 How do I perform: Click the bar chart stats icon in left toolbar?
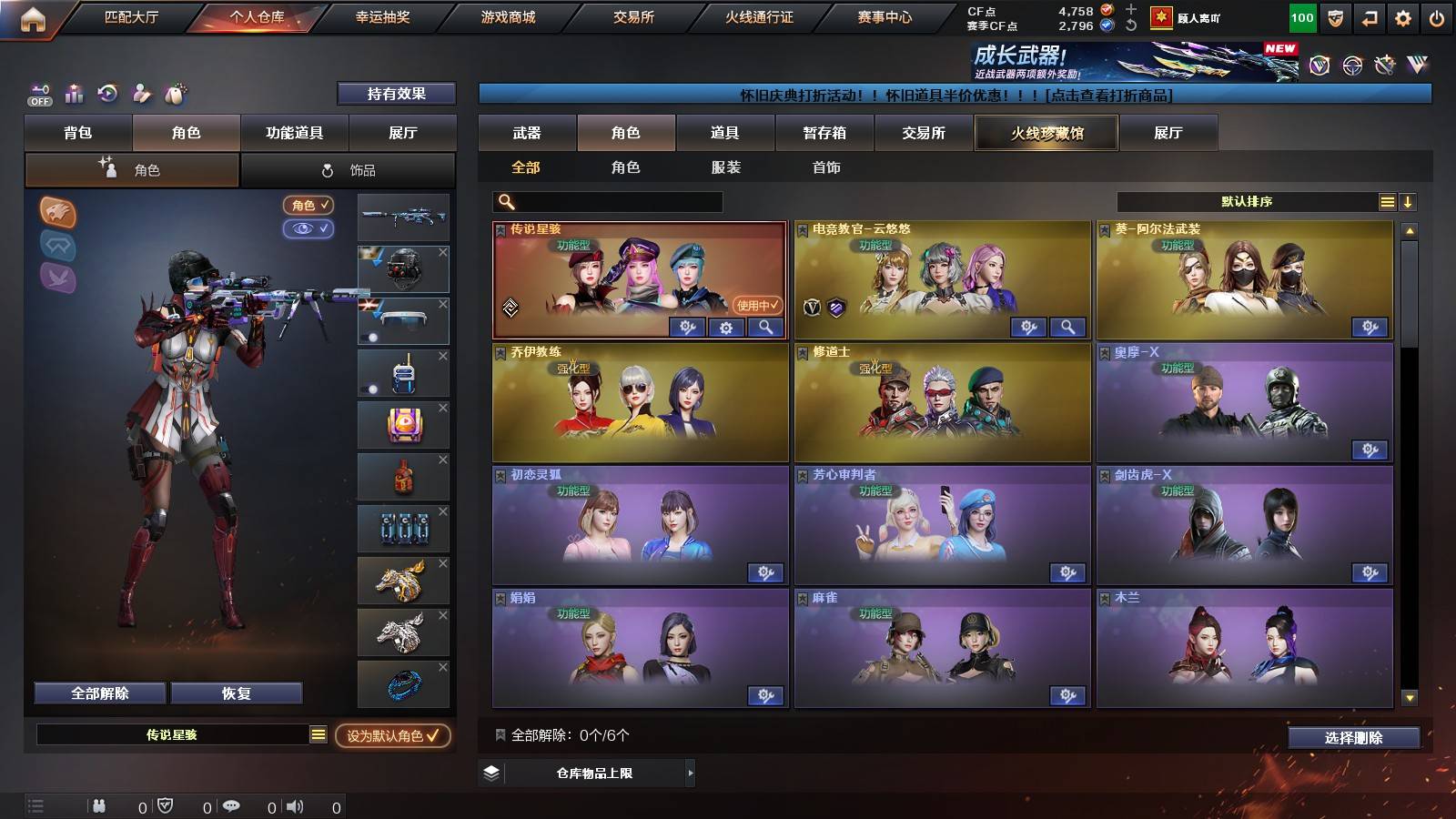click(x=75, y=94)
